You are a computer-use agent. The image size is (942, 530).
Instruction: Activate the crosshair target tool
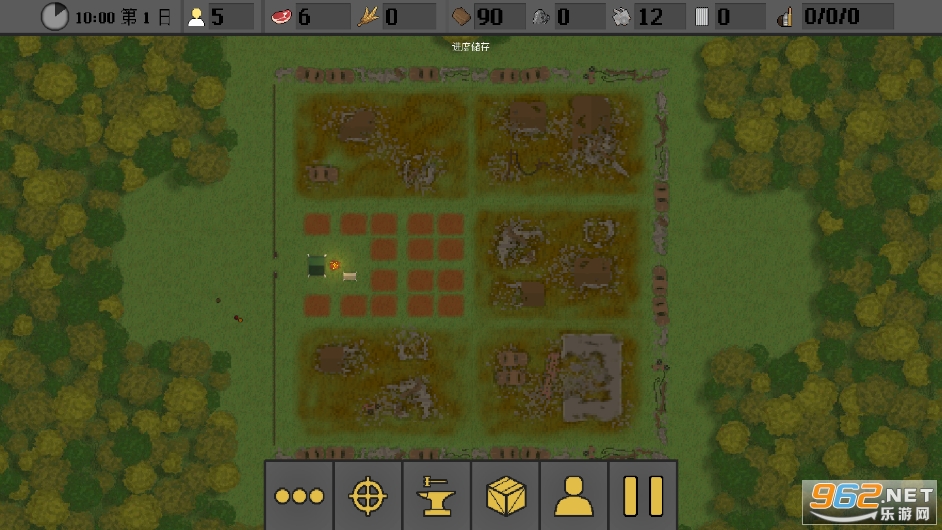(368, 495)
